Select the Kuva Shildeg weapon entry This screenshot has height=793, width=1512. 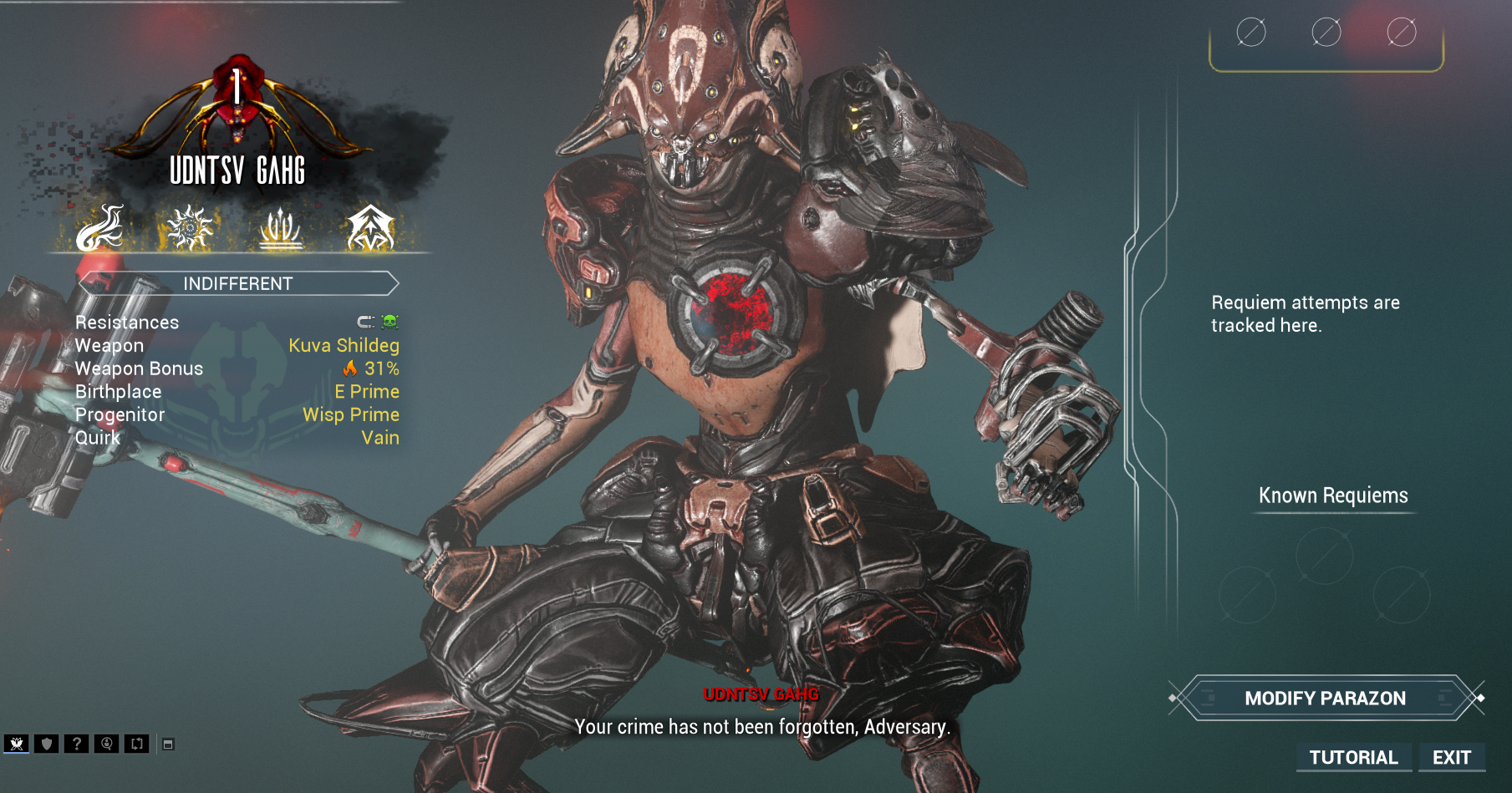pos(344,345)
